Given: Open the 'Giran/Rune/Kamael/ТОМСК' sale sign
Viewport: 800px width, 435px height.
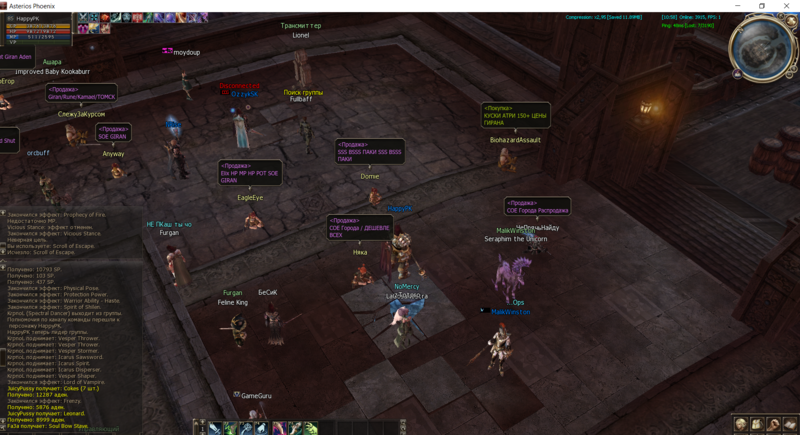Looking at the screenshot, I should [x=82, y=93].
